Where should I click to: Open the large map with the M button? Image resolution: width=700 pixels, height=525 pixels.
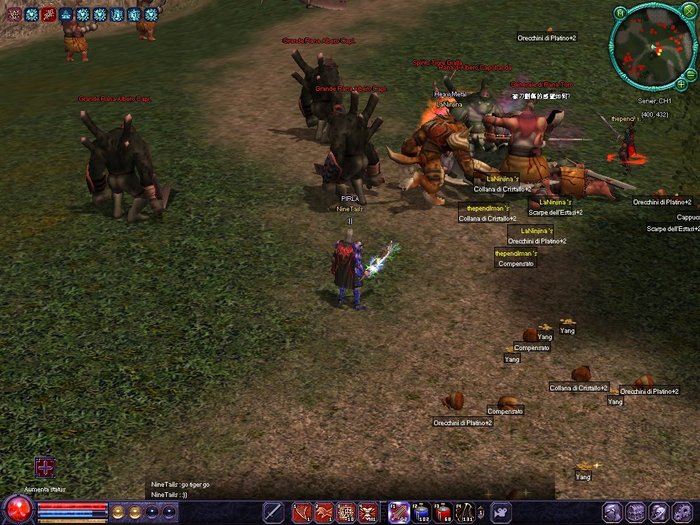[x=620, y=13]
